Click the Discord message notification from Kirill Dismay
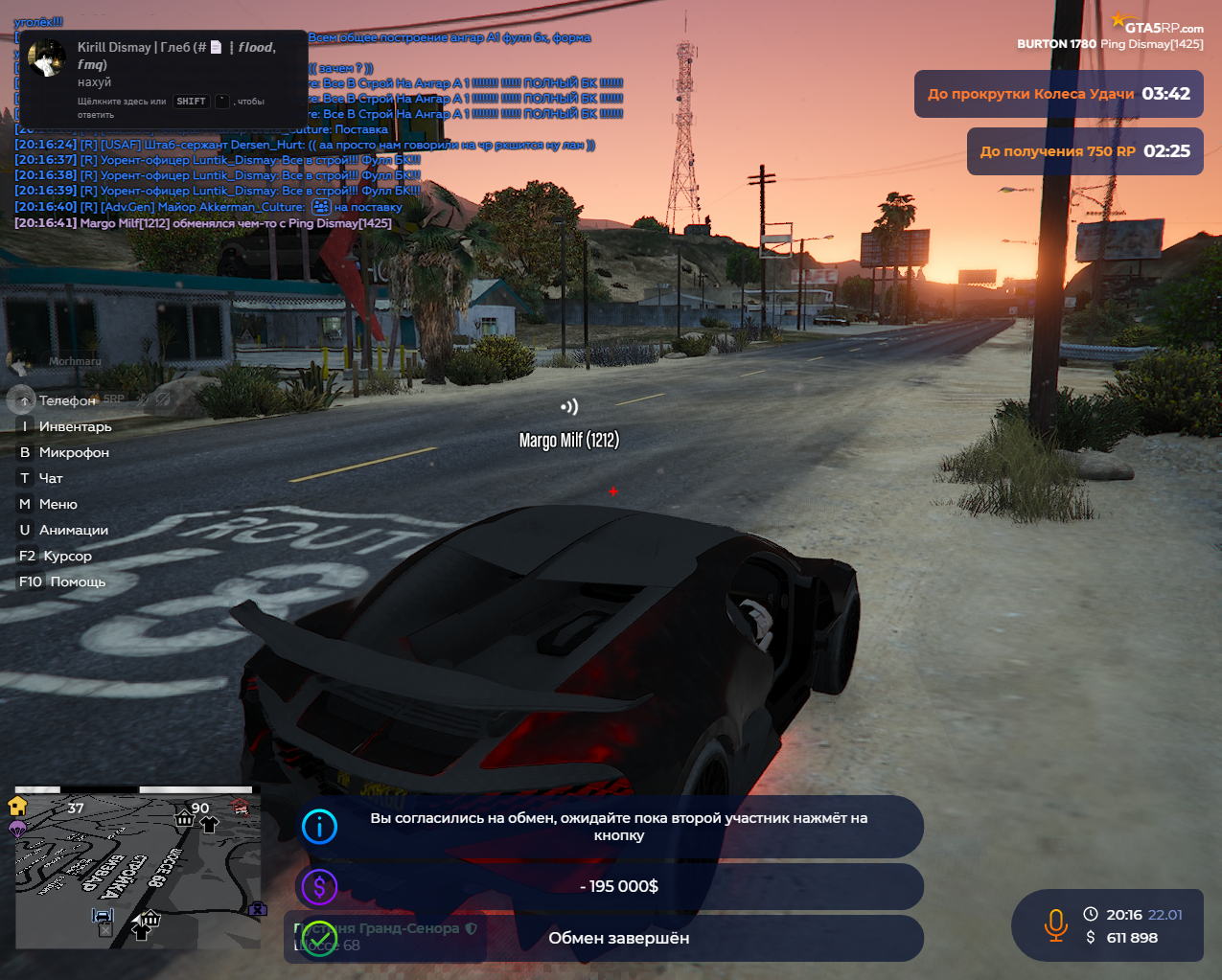The image size is (1222, 980). pyautogui.click(x=163, y=77)
